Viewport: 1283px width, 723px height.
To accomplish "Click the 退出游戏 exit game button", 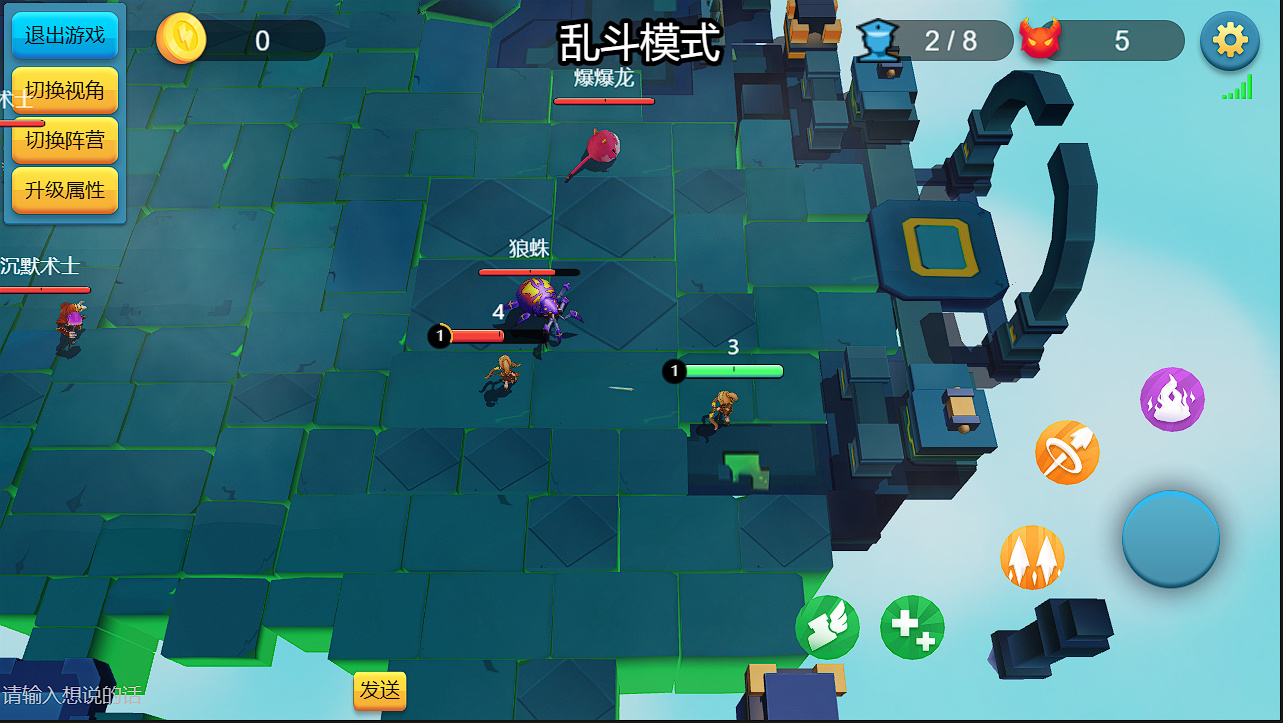I will [65, 36].
